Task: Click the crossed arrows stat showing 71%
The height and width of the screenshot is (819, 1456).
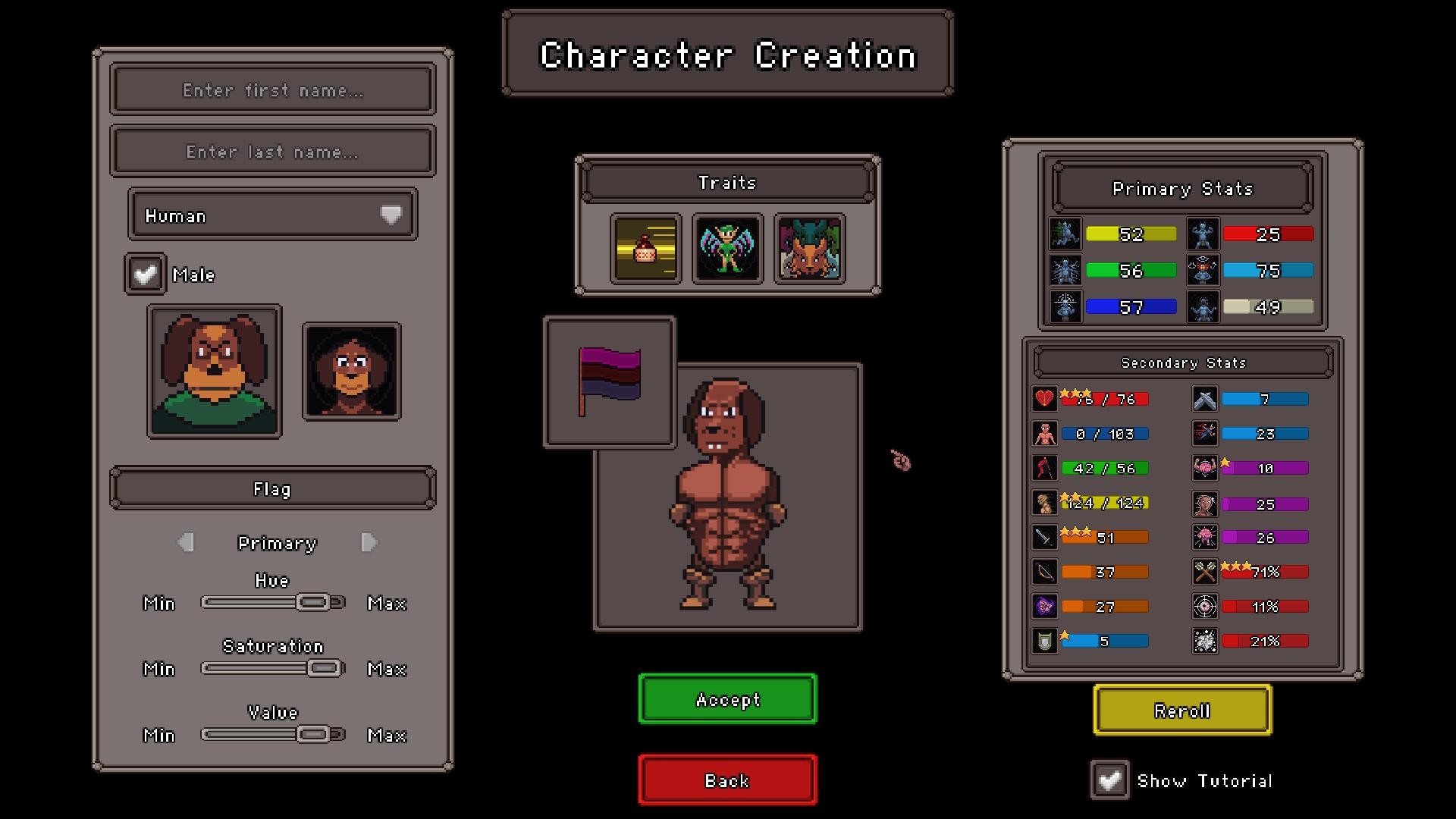Action: [1204, 571]
